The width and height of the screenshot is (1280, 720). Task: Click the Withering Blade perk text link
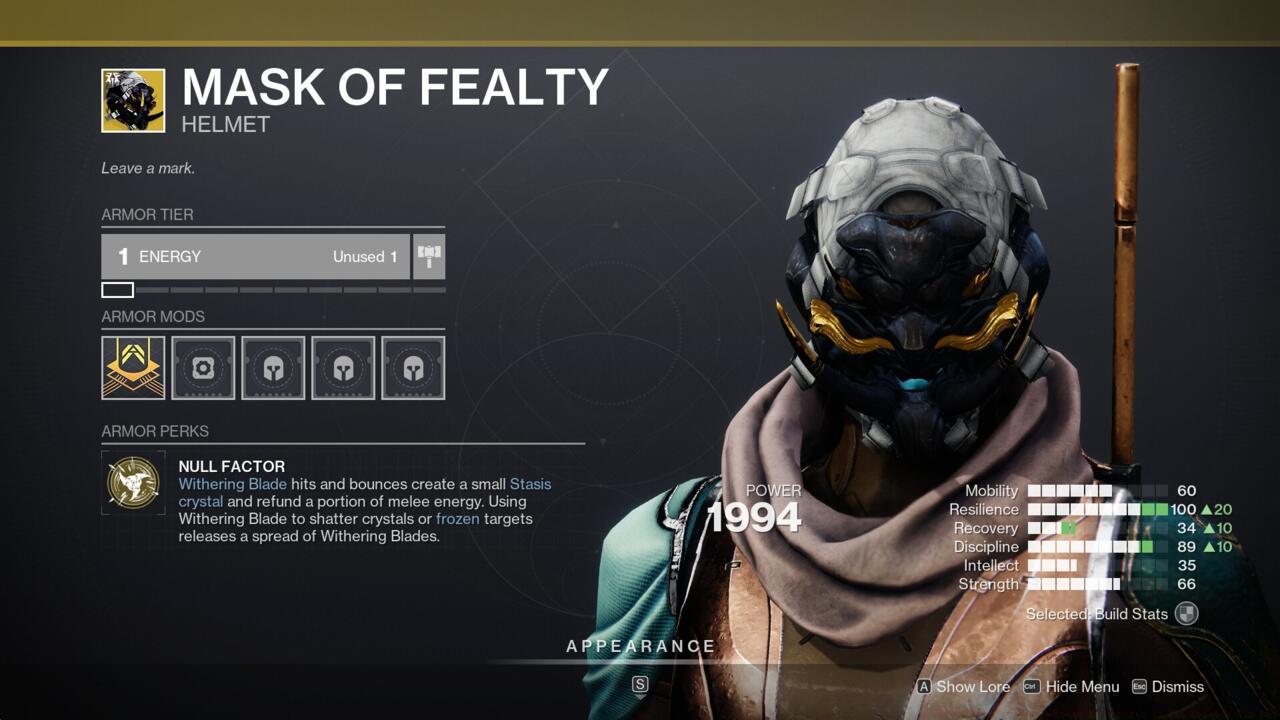pyautogui.click(x=232, y=484)
